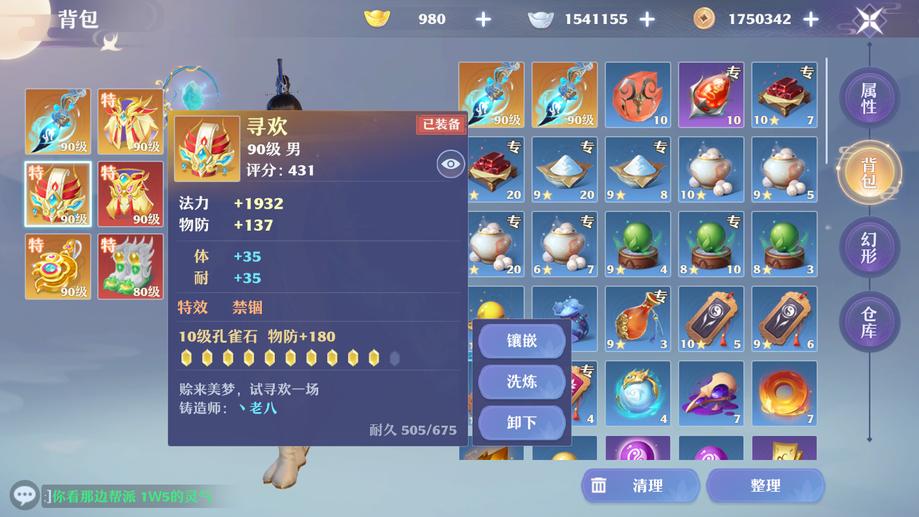Open the chat bubble icon

click(24, 494)
